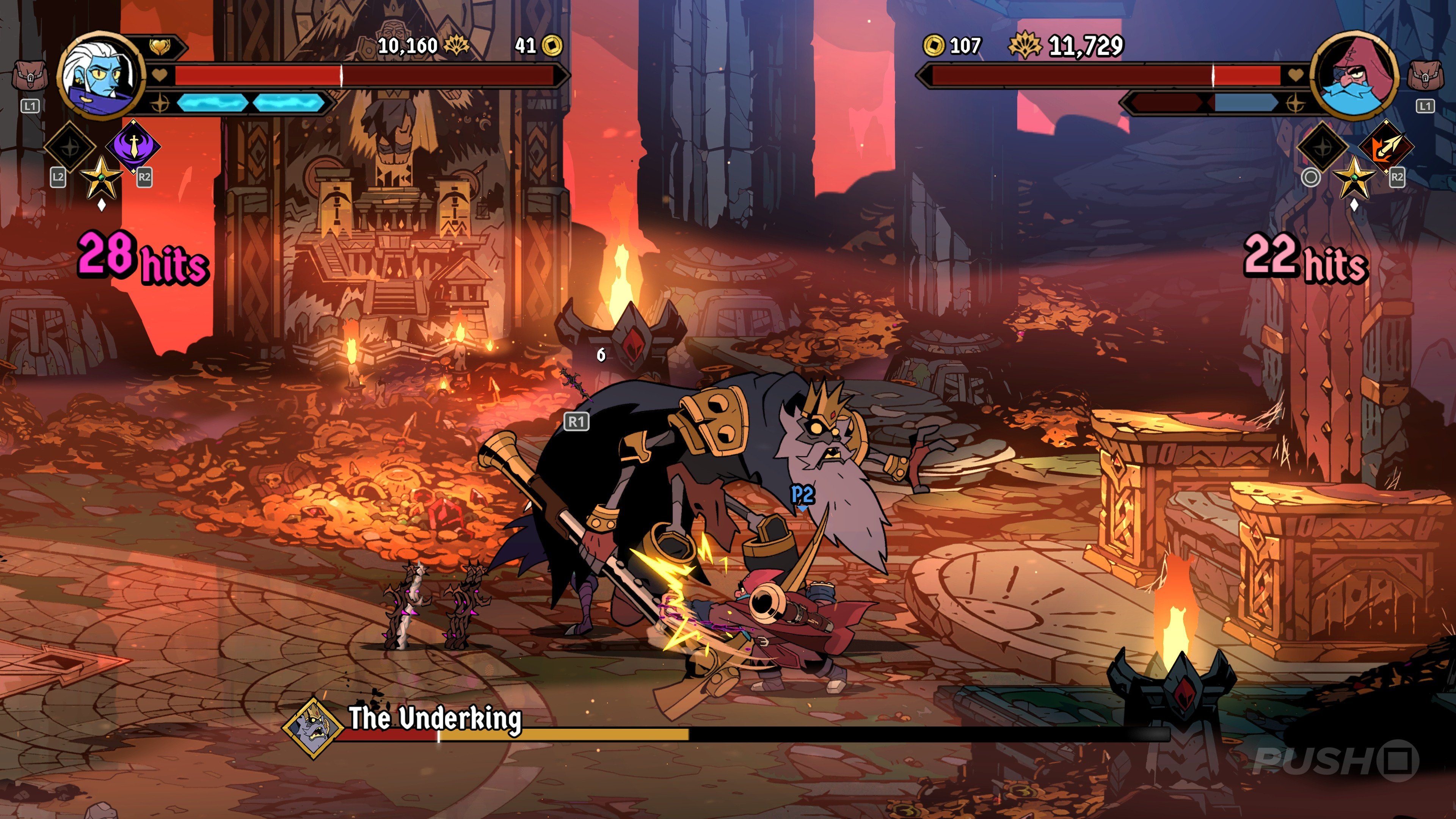The image size is (1456, 819).
Task: Open the backpack beside the white-haired hero
Action: tap(30, 76)
